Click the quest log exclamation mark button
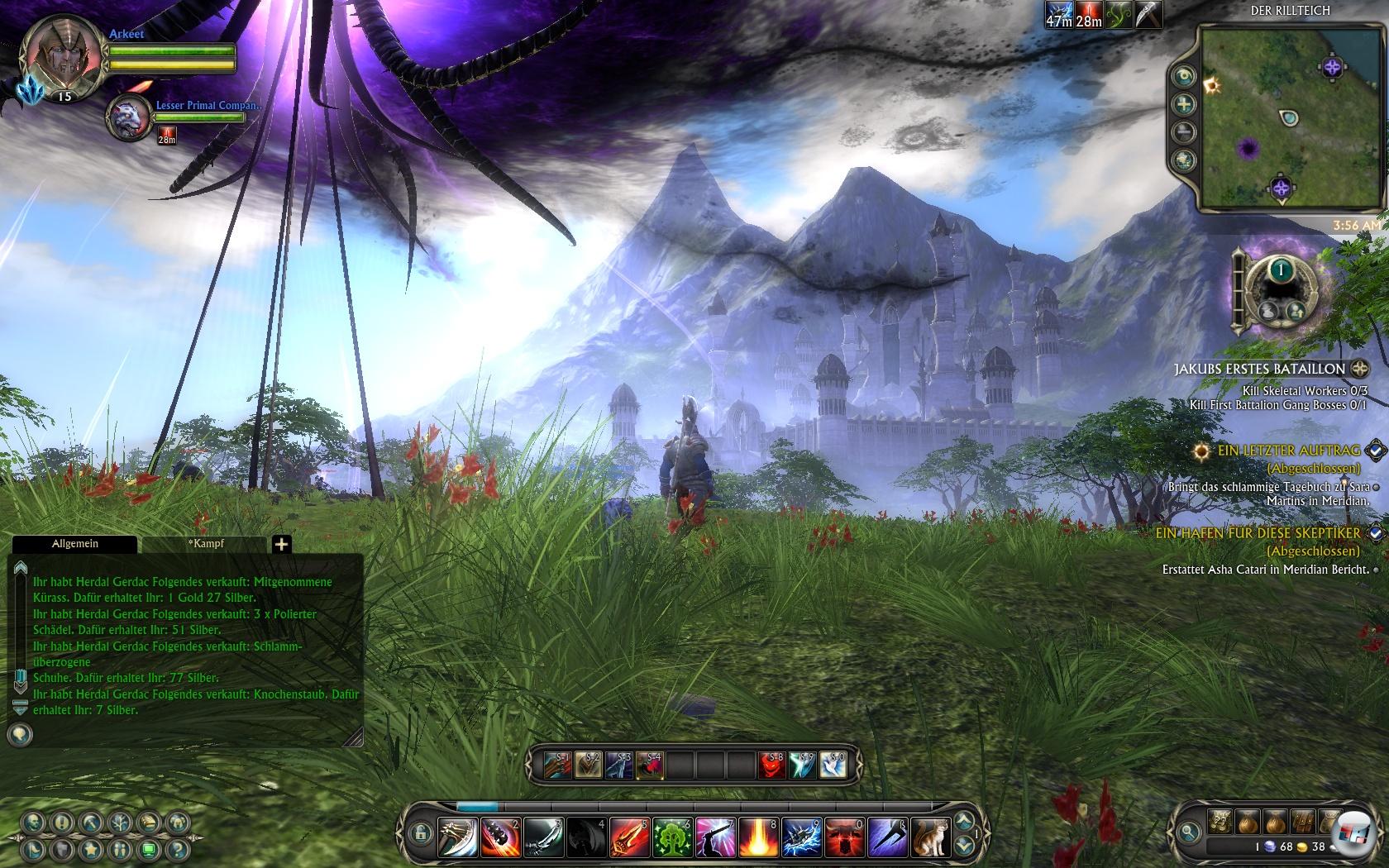Viewport: 1389px width, 868px height. click(x=62, y=823)
